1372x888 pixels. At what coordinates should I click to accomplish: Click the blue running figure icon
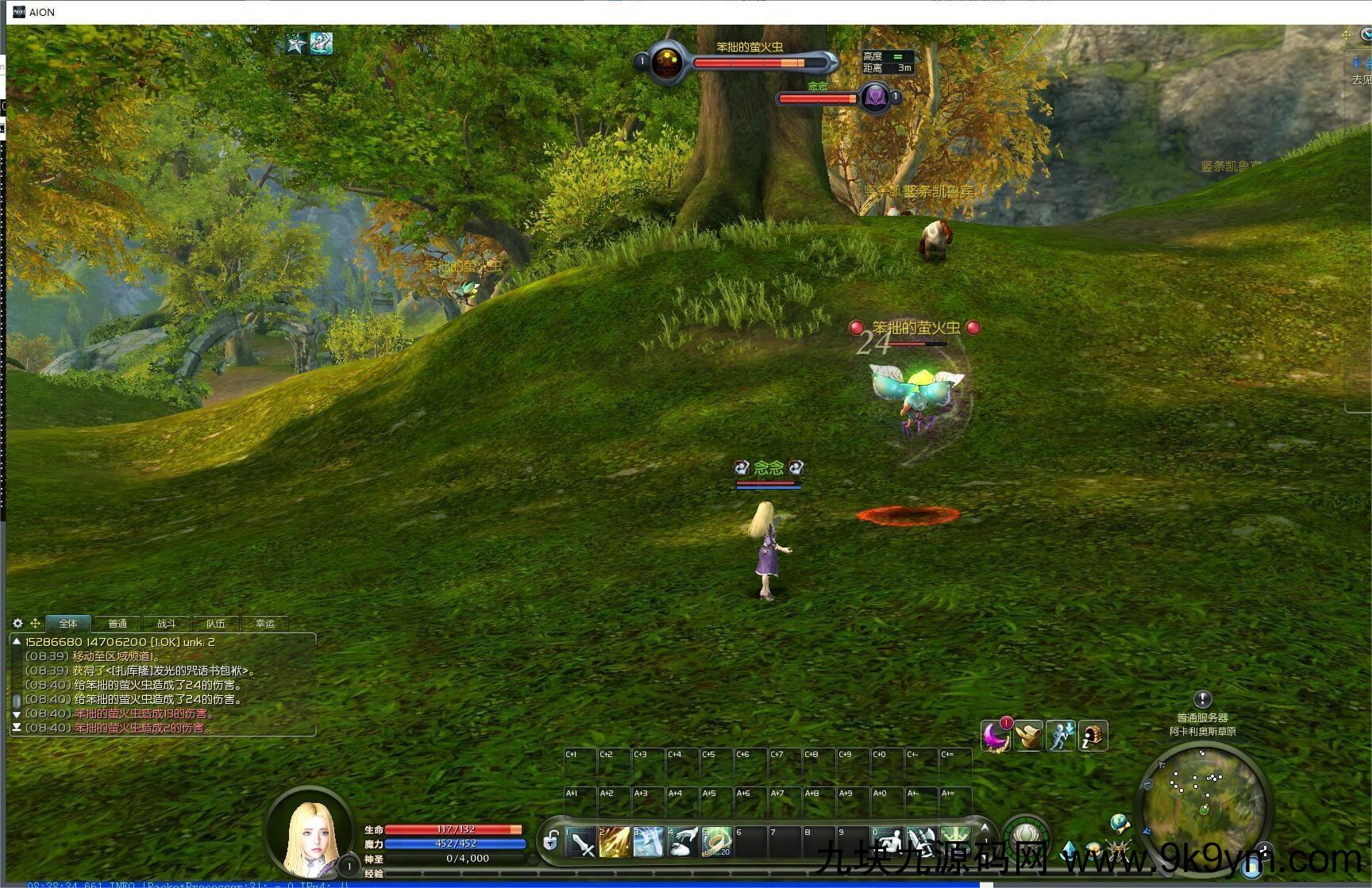(x=1061, y=736)
